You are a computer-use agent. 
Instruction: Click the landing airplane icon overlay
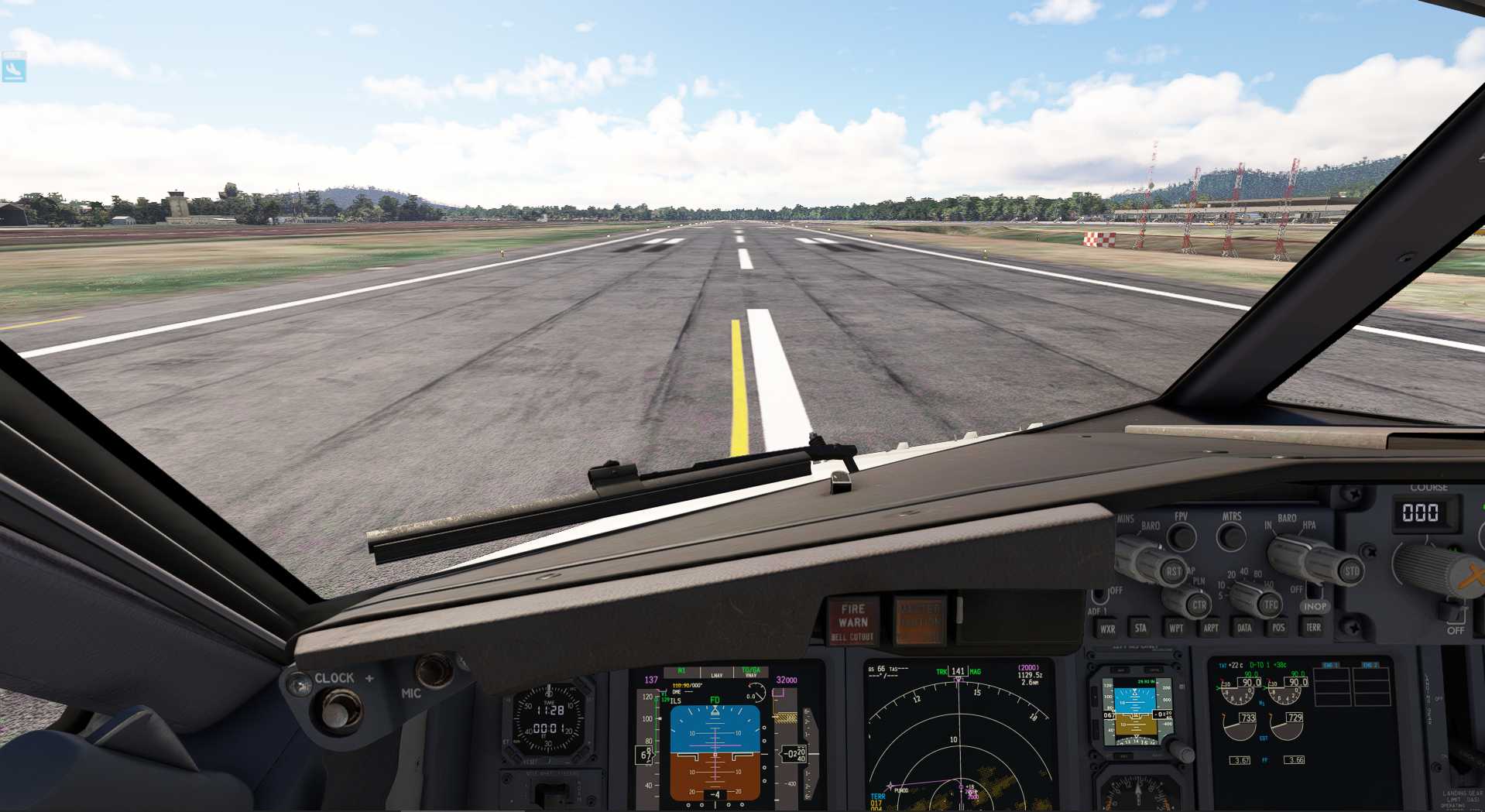pyautogui.click(x=14, y=67)
